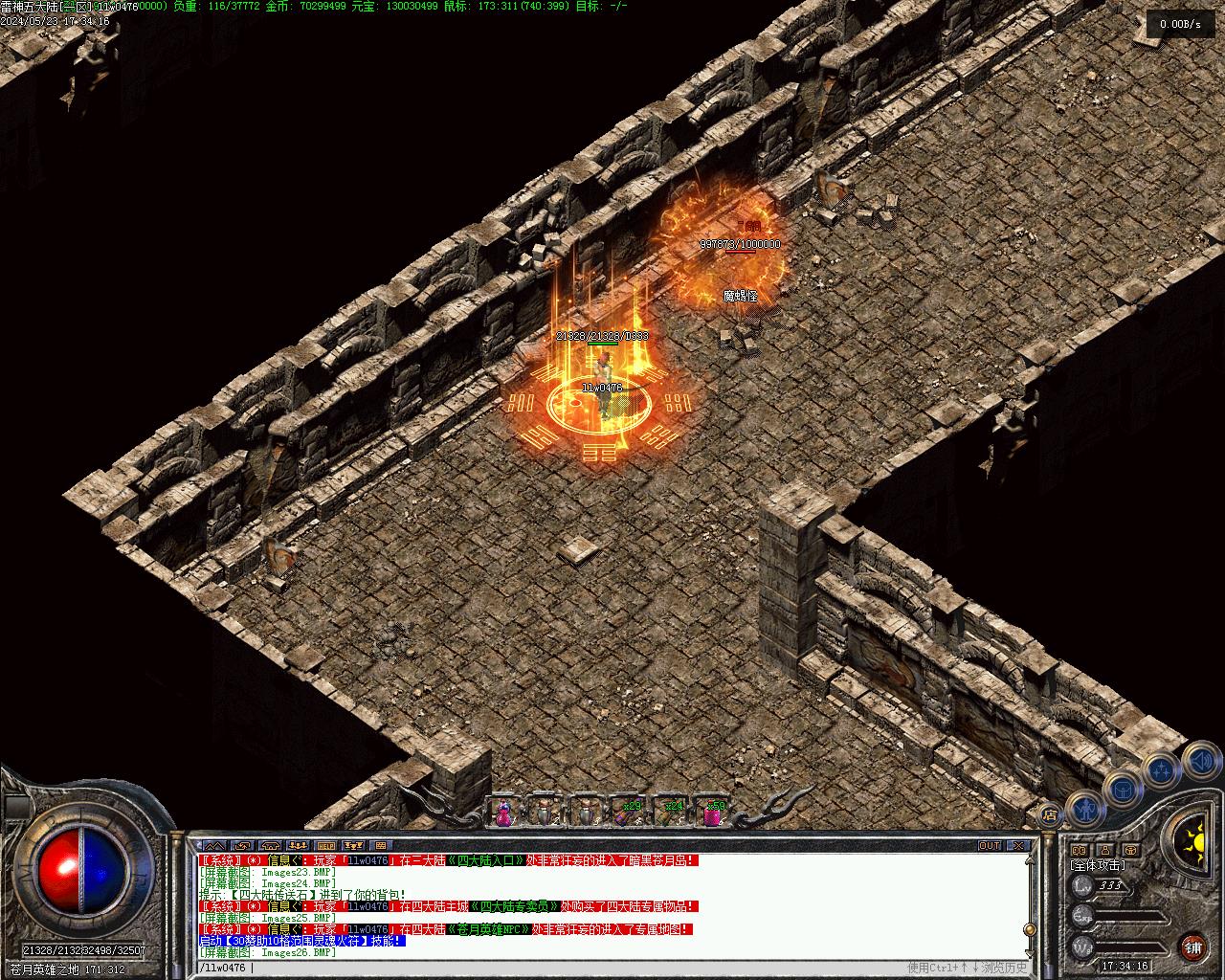Open the bag inventory round button
Image resolution: width=1225 pixels, height=980 pixels.
[1121, 789]
